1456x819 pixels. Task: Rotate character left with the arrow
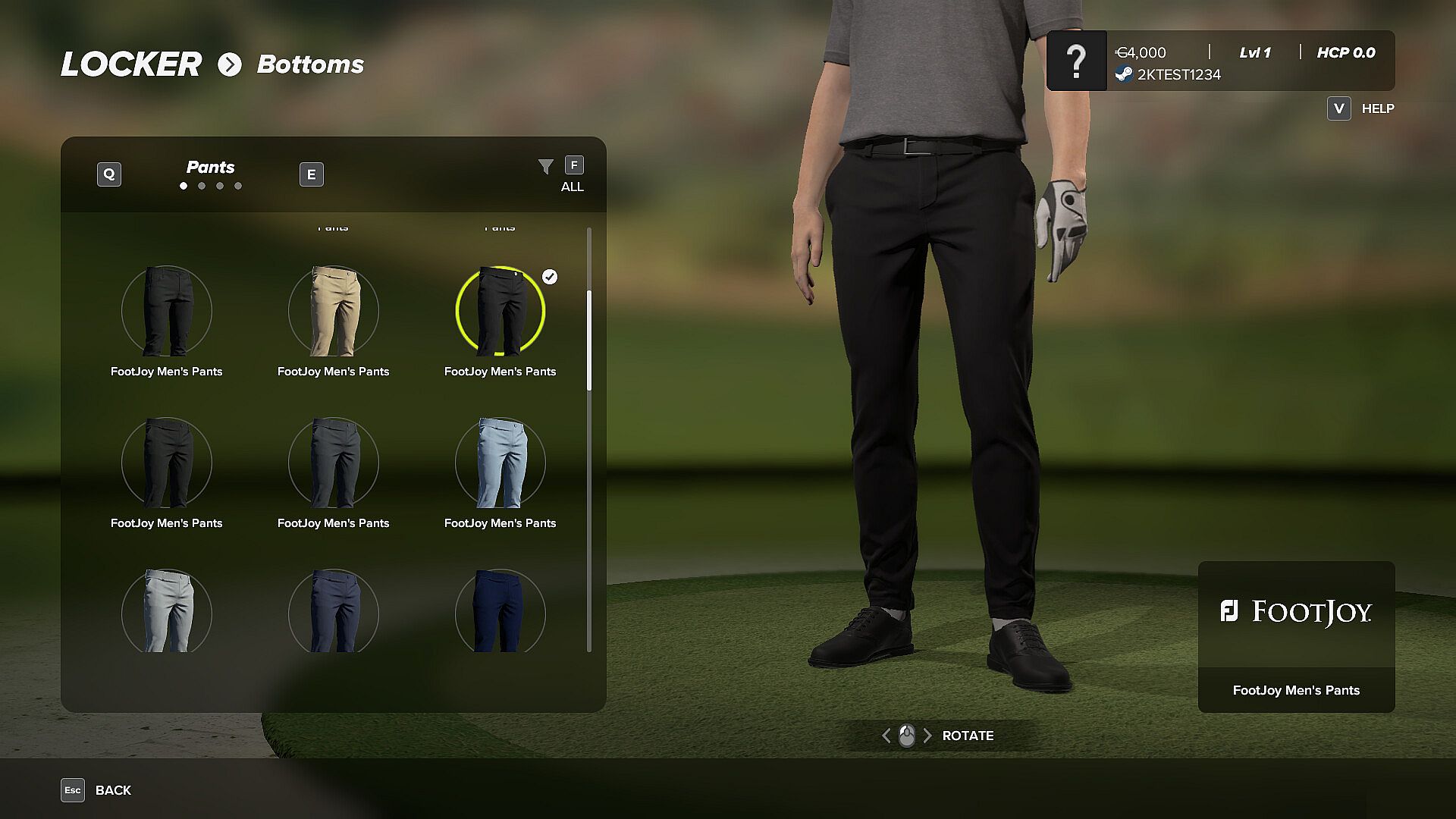tap(886, 736)
